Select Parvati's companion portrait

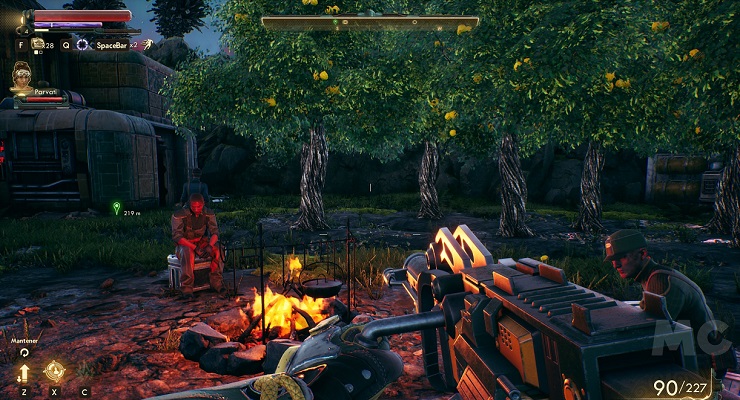pyautogui.click(x=22, y=75)
